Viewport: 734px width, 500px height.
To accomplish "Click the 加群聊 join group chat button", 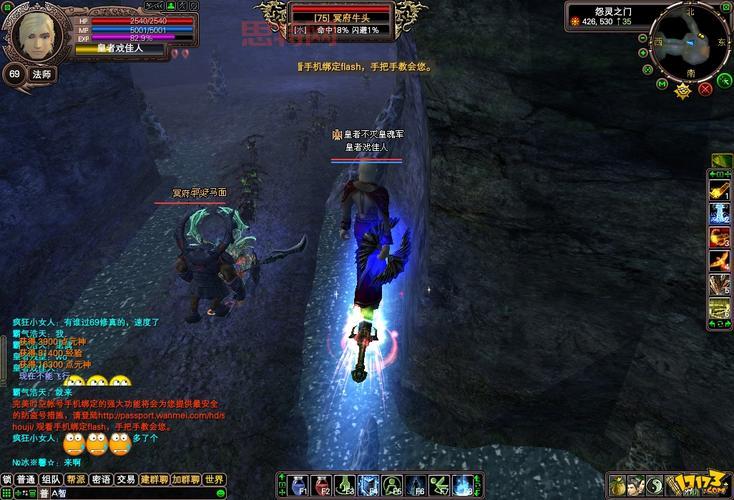I will [185, 480].
